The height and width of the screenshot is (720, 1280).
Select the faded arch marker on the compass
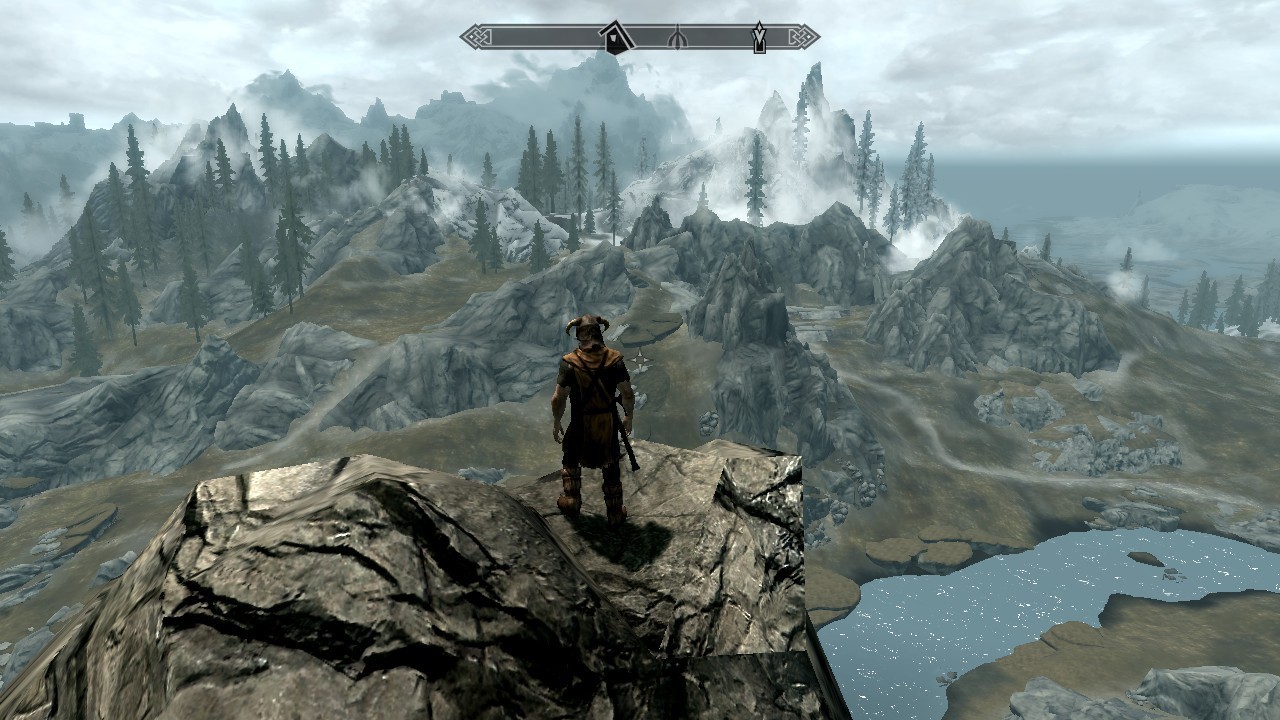pyautogui.click(x=677, y=39)
